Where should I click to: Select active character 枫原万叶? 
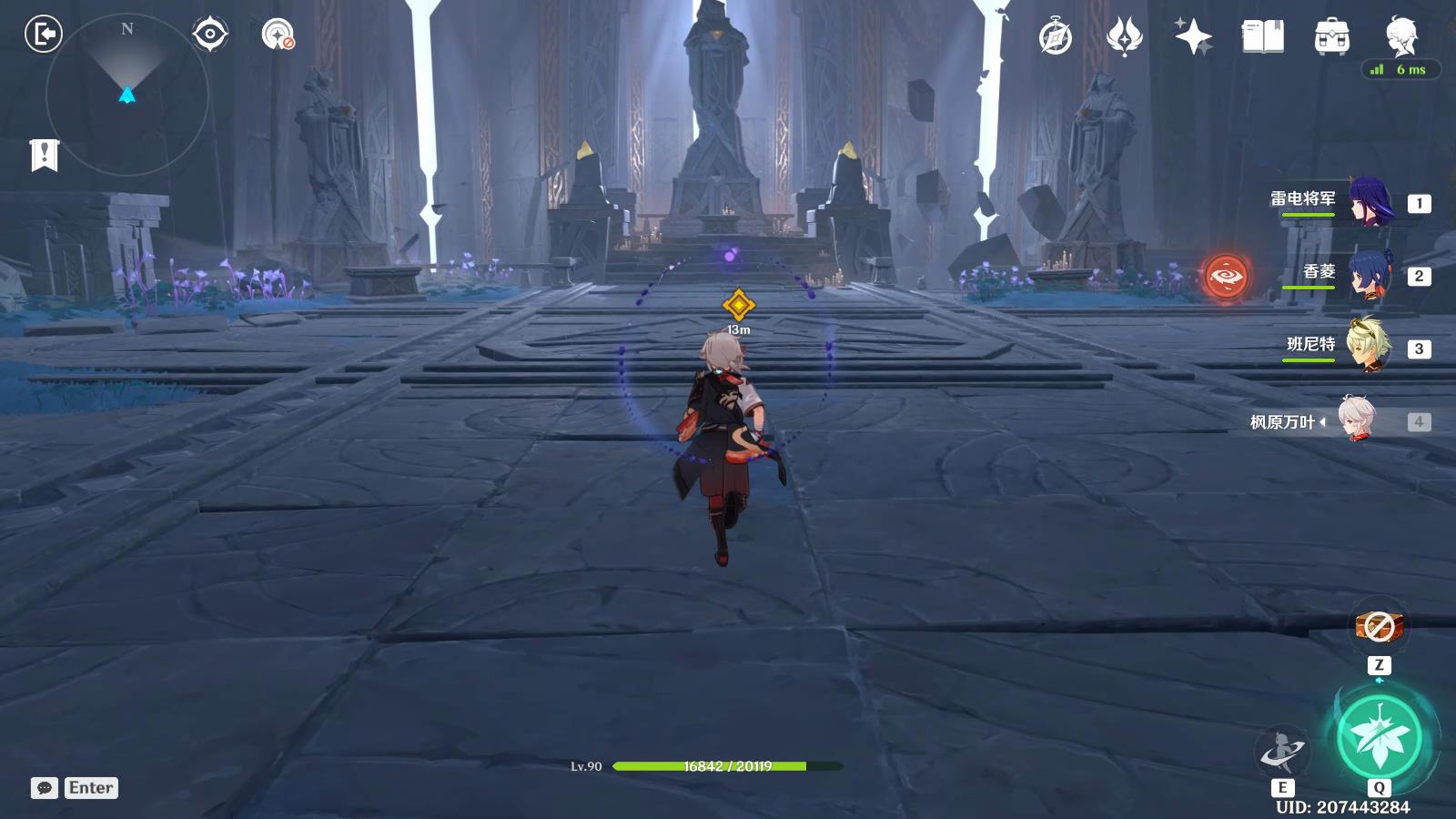[1359, 421]
